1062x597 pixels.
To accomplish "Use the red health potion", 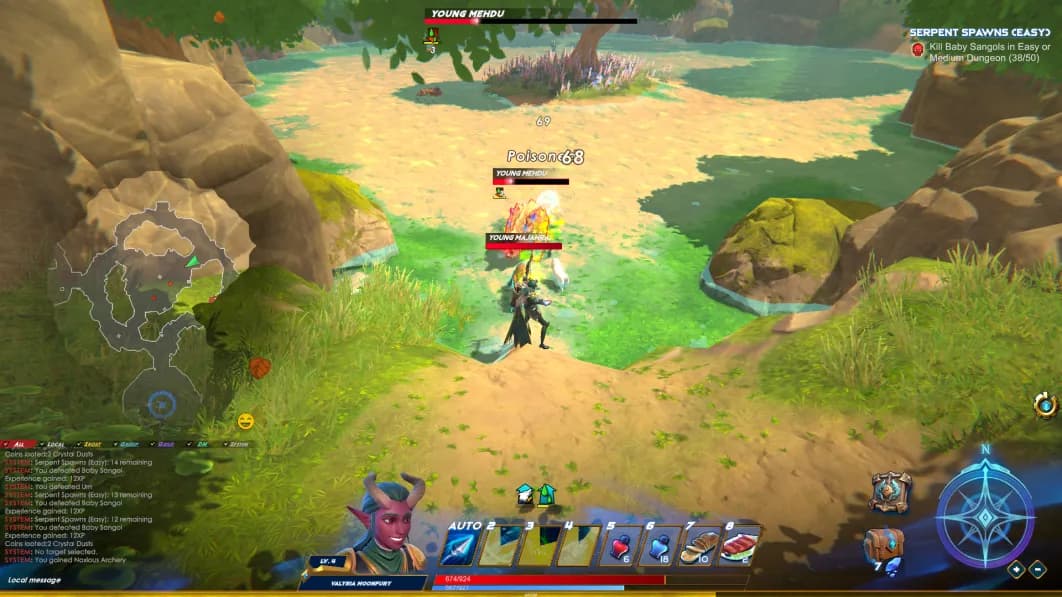I will [619, 546].
